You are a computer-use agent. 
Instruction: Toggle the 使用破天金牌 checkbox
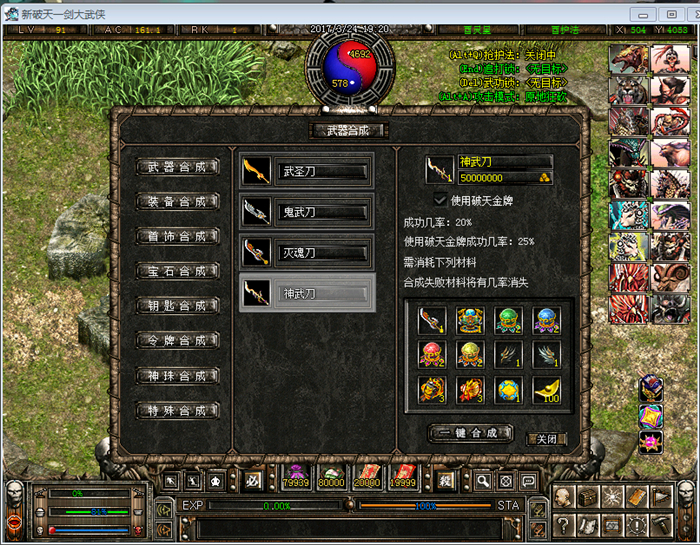pyautogui.click(x=440, y=200)
